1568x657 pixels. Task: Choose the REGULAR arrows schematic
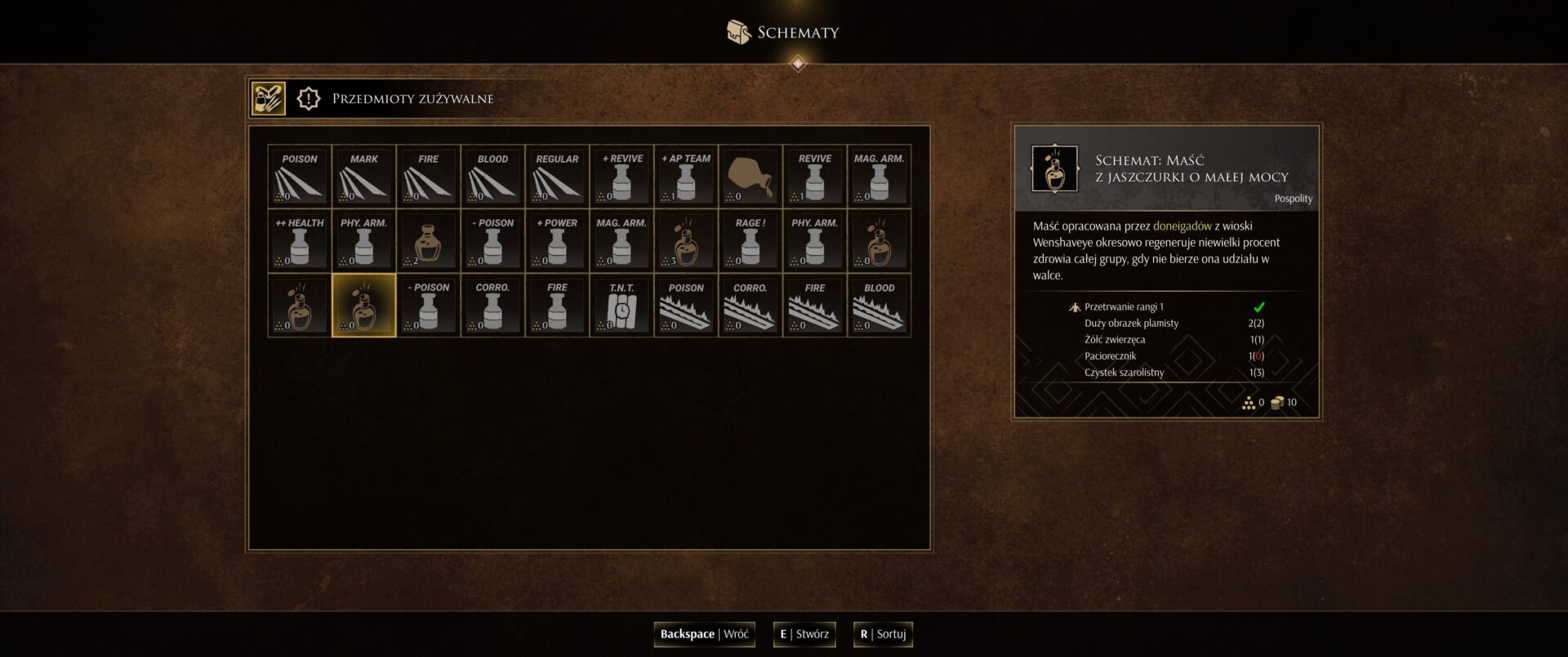(x=557, y=177)
